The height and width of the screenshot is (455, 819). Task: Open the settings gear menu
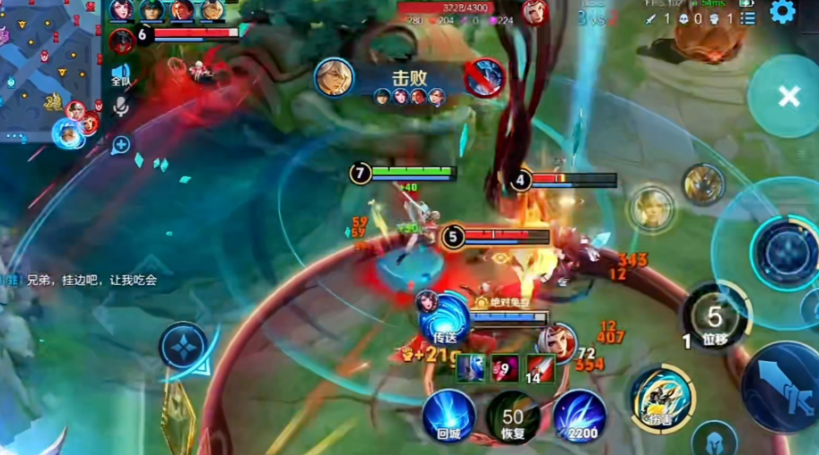(x=781, y=13)
